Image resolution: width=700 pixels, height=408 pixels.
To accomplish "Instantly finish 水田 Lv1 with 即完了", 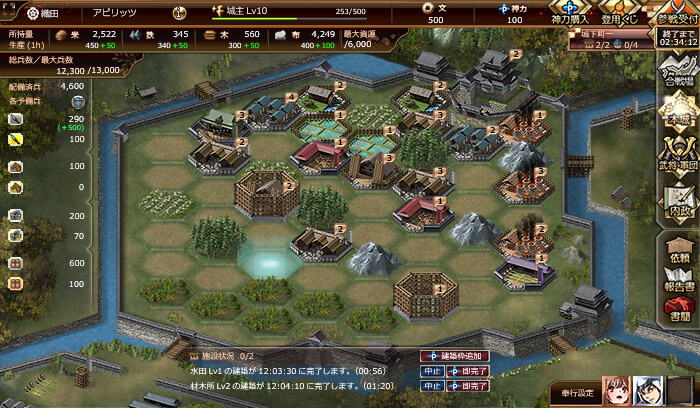I will pos(466,370).
